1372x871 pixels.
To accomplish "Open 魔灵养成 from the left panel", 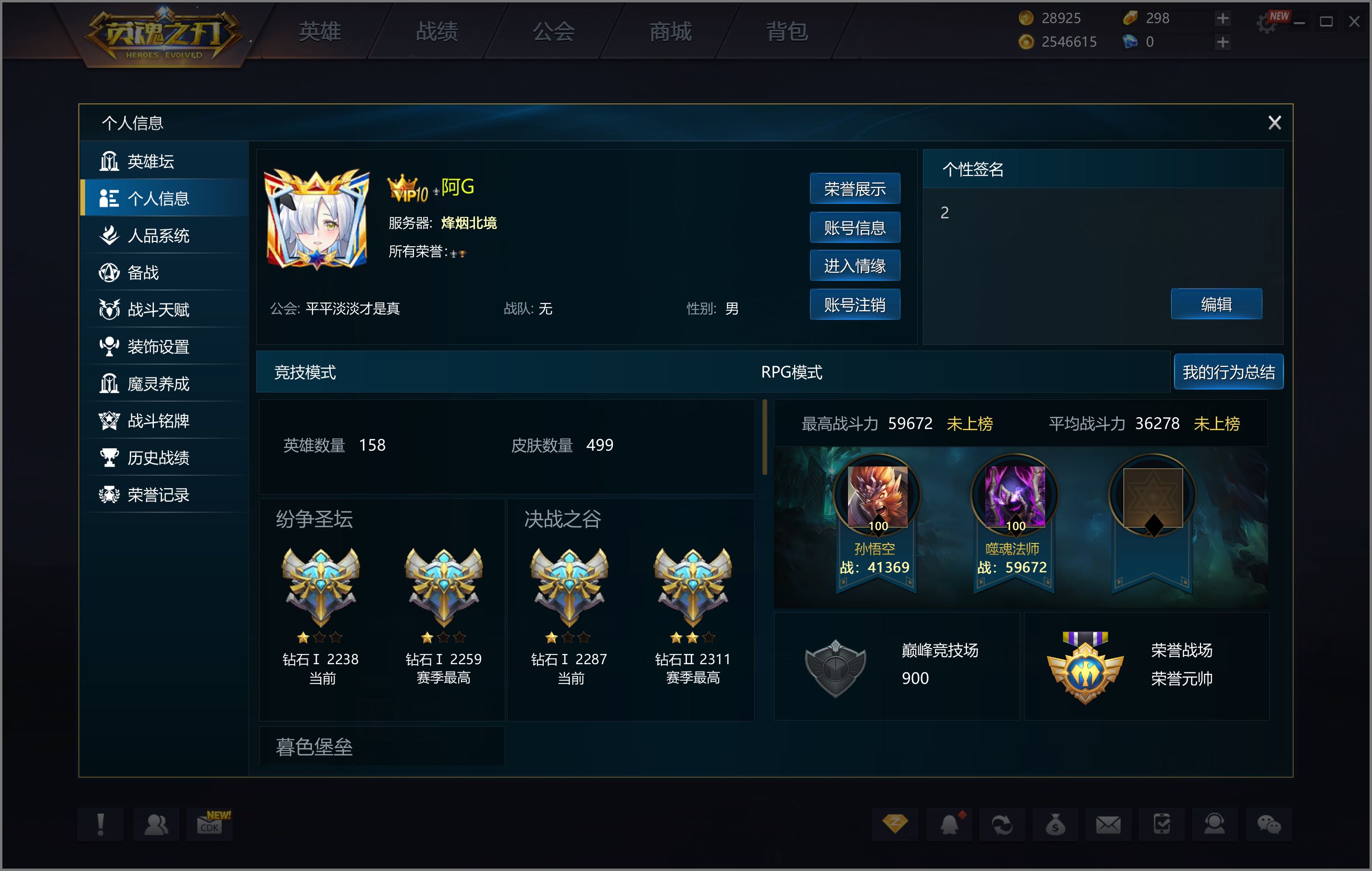I will pos(161,383).
